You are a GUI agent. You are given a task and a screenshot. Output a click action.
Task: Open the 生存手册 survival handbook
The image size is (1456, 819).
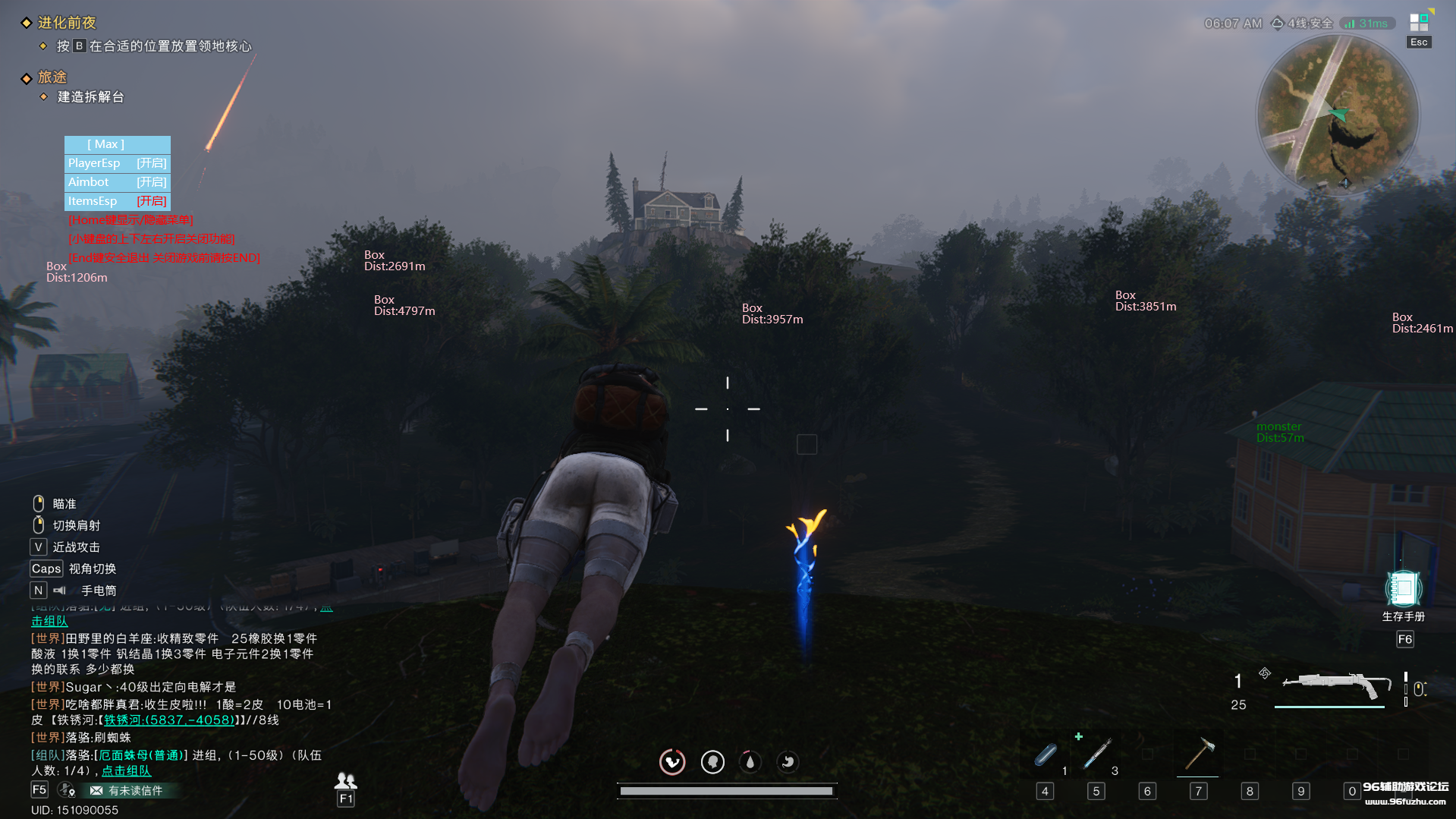(1403, 590)
